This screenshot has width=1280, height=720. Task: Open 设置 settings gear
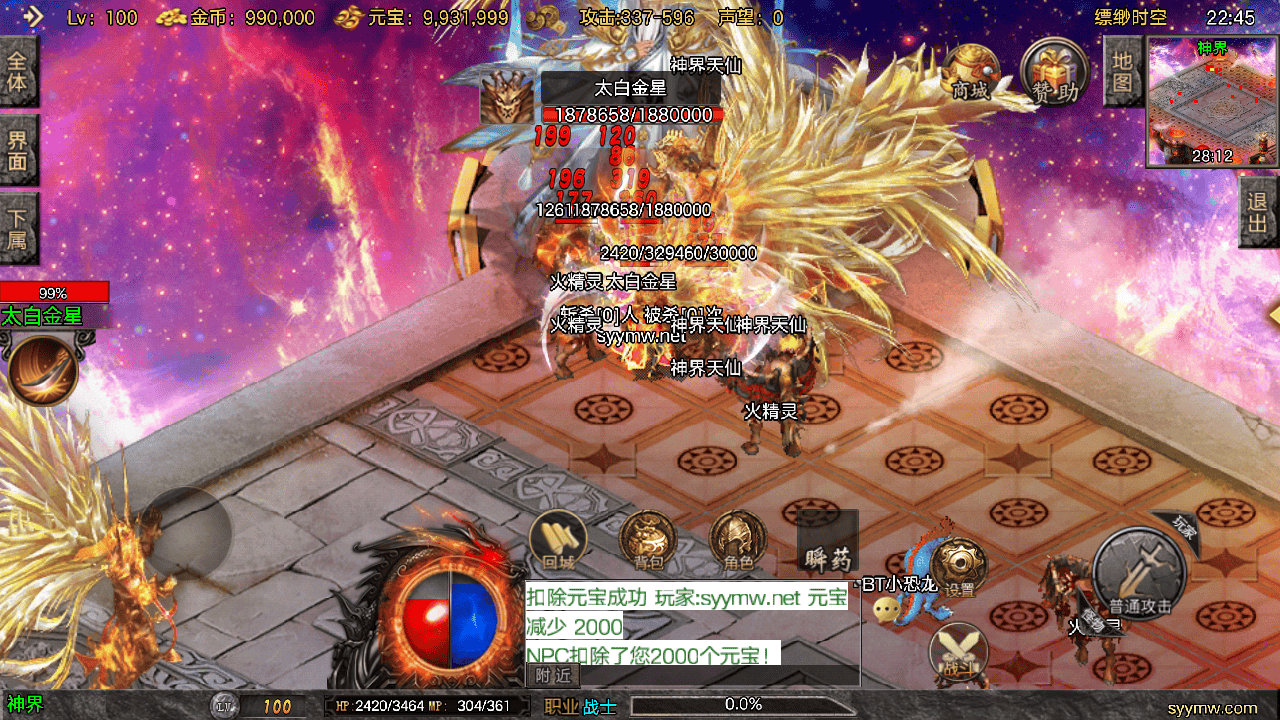[959, 567]
